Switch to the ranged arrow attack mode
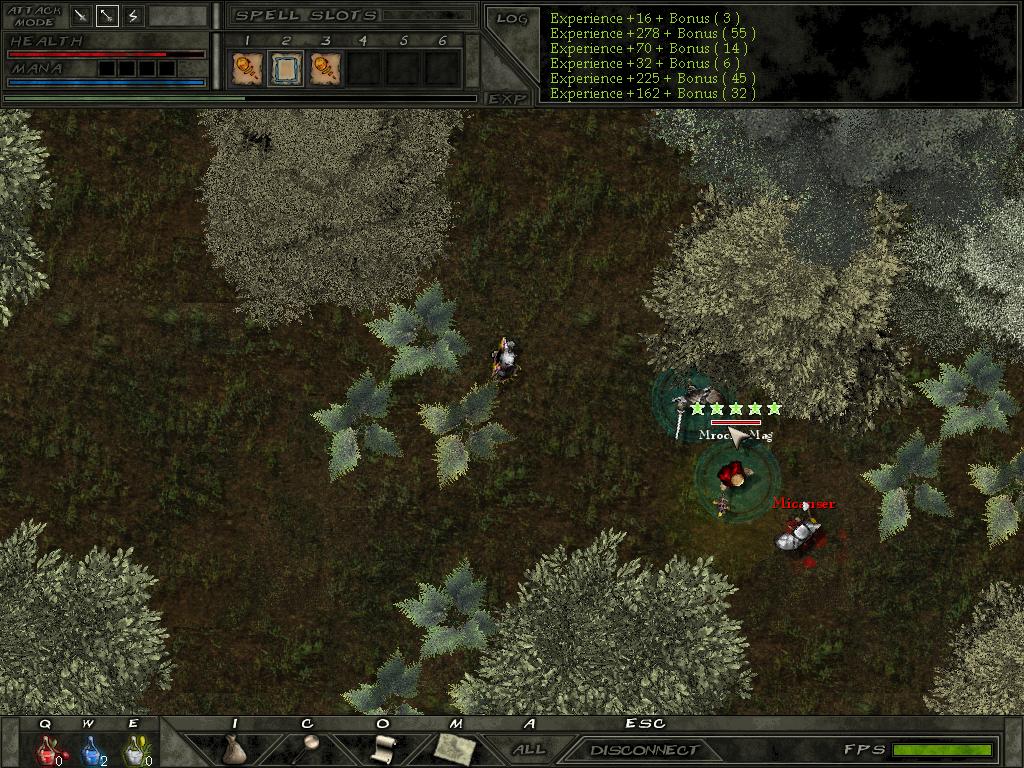 (107, 16)
